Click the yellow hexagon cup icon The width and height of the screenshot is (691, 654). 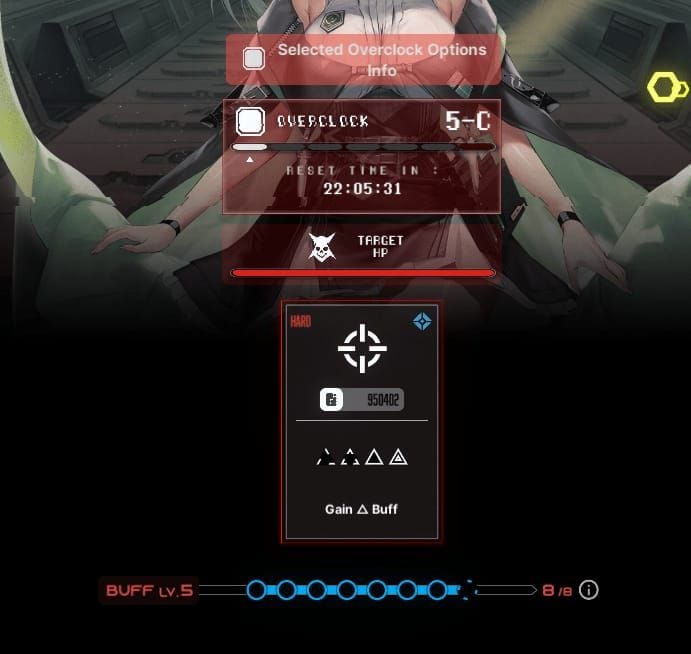(666, 88)
